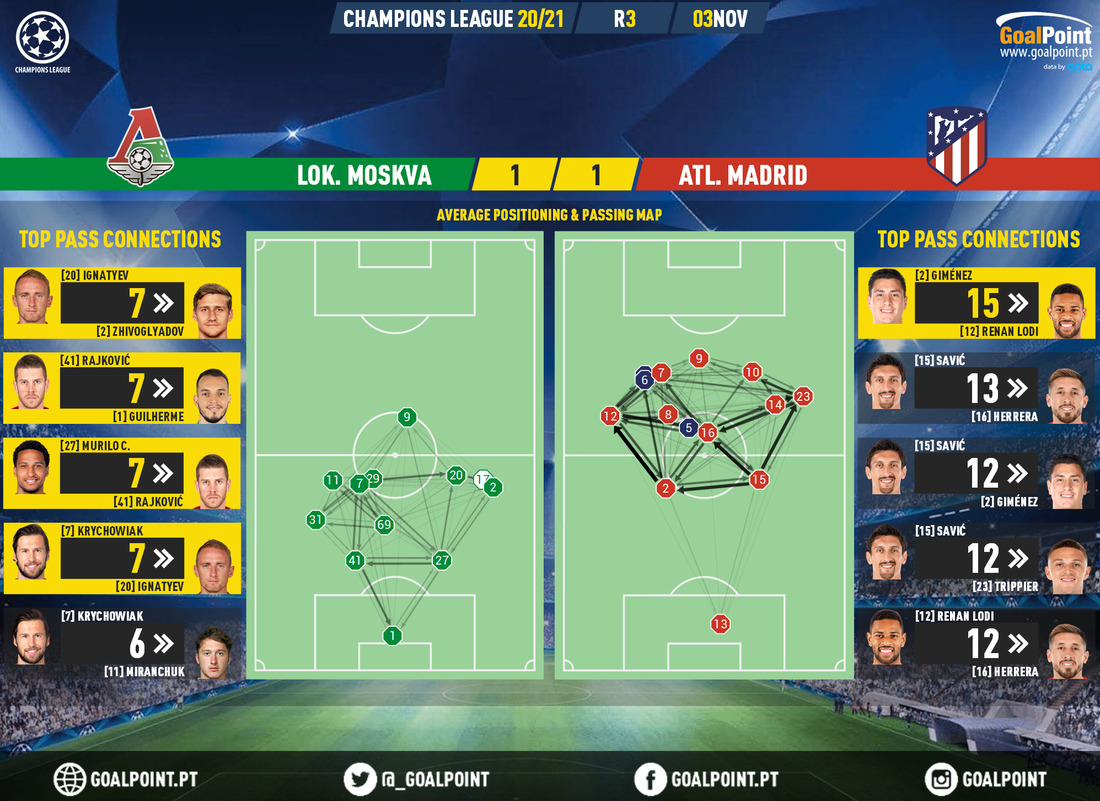
Task: Open the GoalPoint Facebook link
Action: tap(706, 779)
